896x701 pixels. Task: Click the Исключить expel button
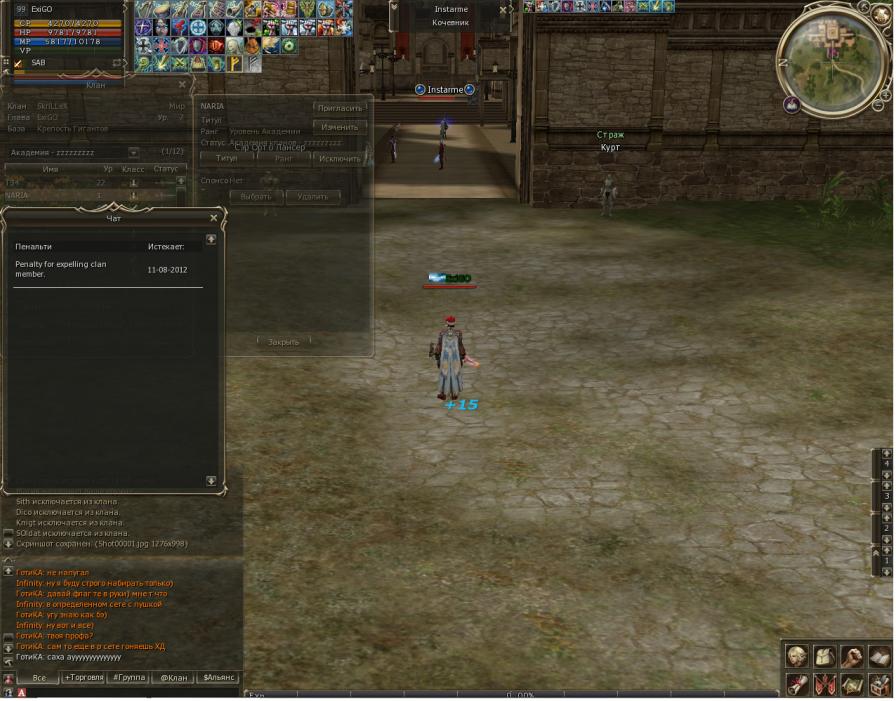tap(340, 158)
